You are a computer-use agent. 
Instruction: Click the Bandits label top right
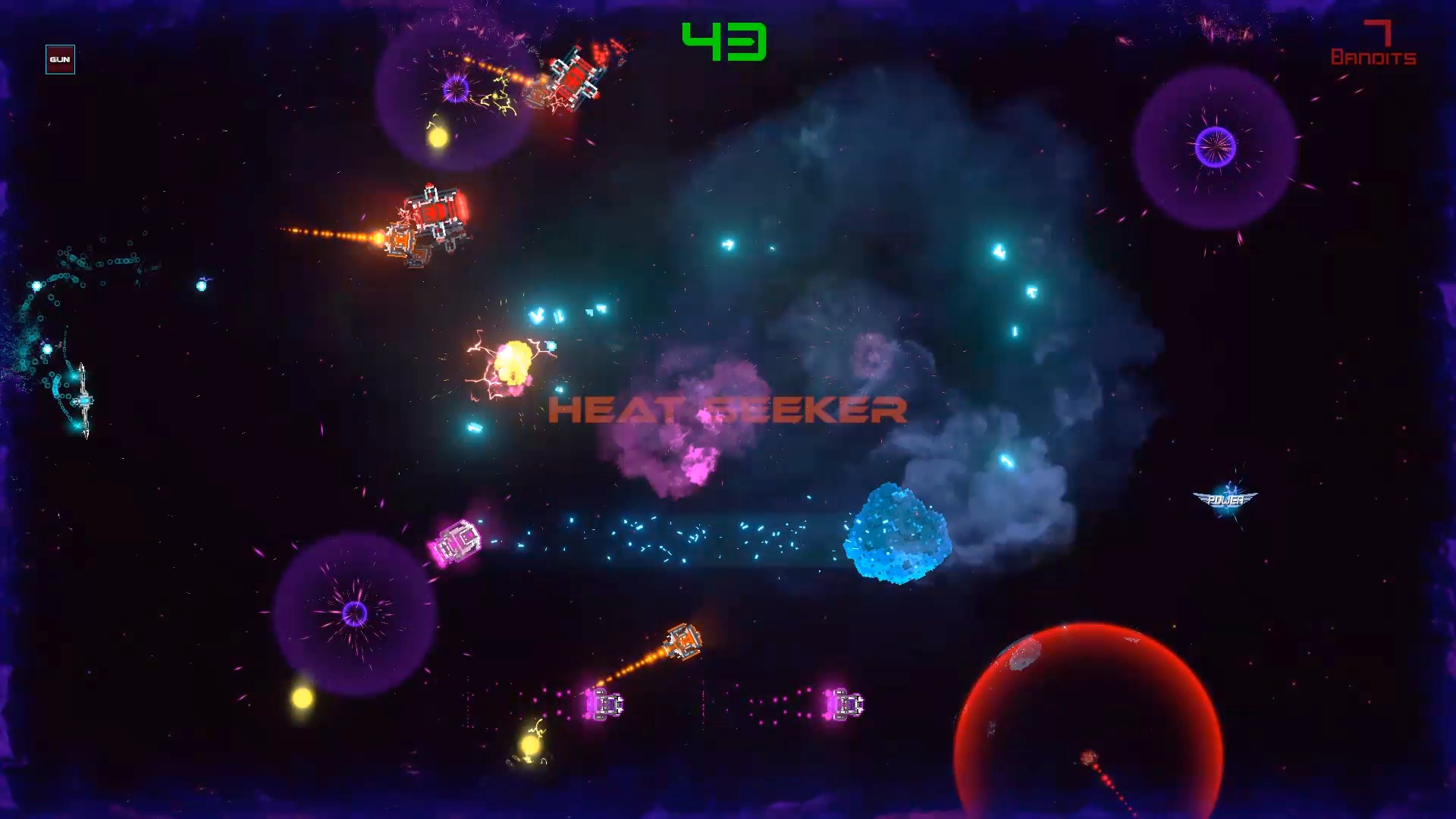pos(1373,57)
